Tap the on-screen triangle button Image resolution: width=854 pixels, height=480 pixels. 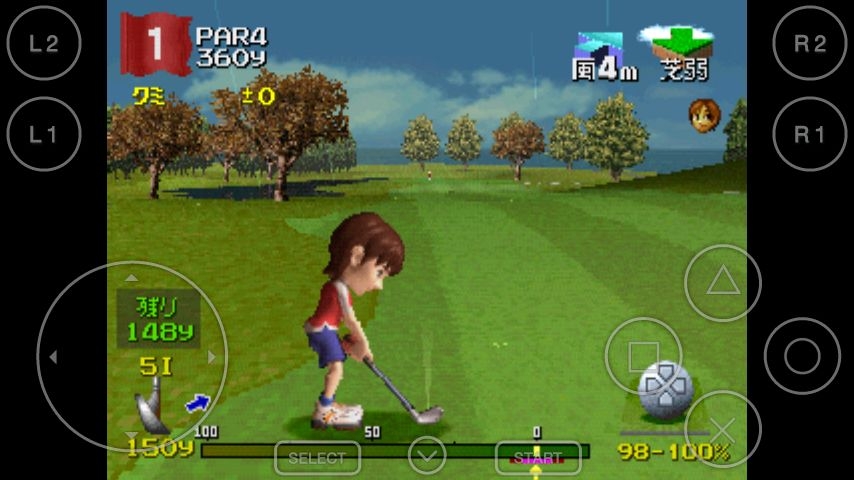tap(722, 283)
